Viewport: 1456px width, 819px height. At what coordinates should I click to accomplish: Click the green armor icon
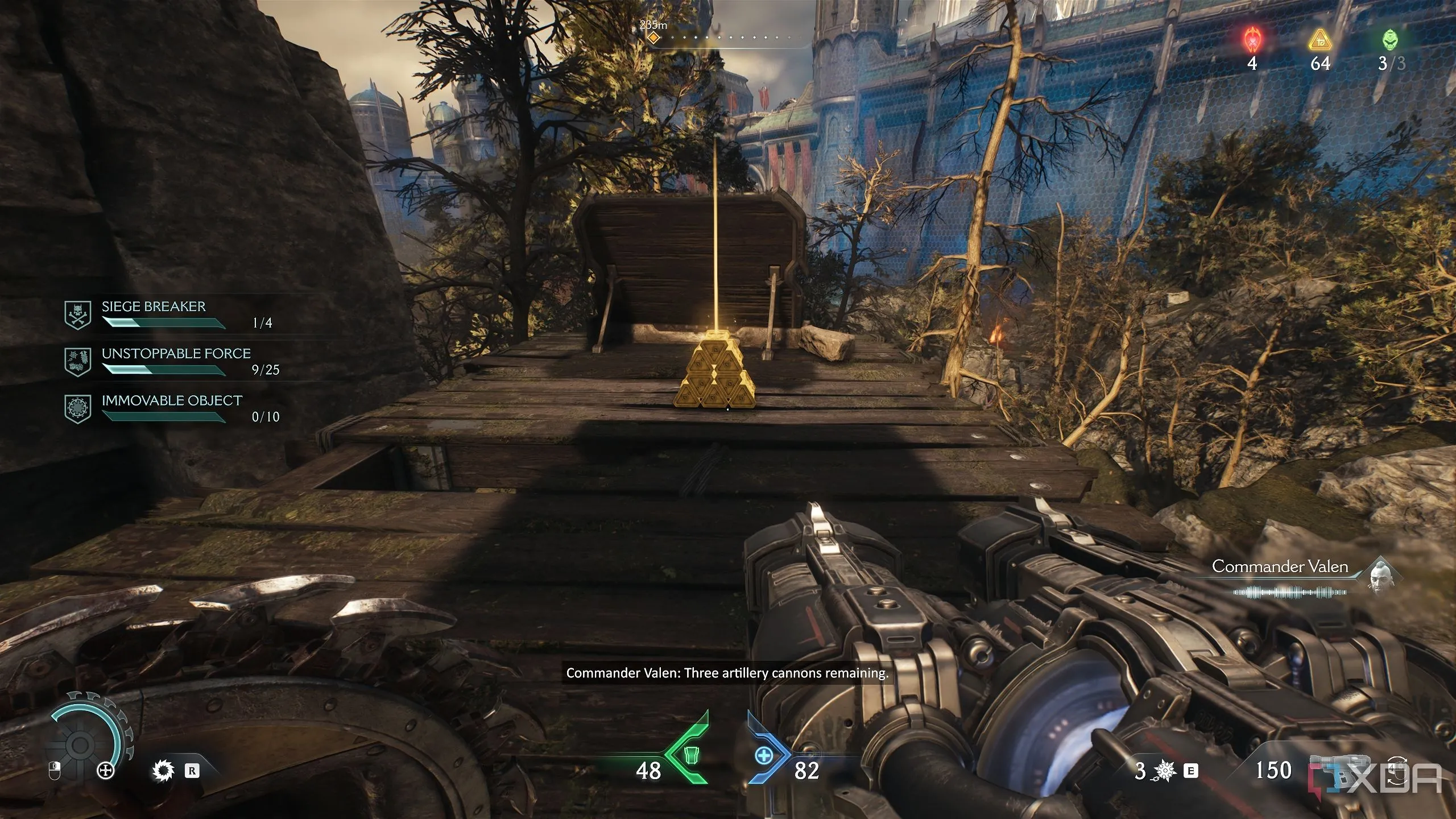point(690,755)
